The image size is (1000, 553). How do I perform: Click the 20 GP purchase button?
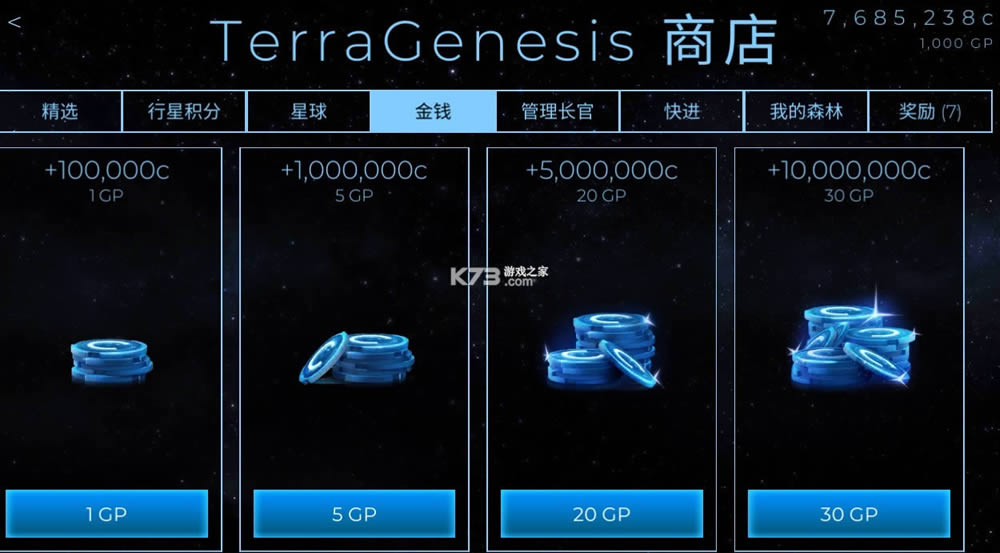[601, 513]
